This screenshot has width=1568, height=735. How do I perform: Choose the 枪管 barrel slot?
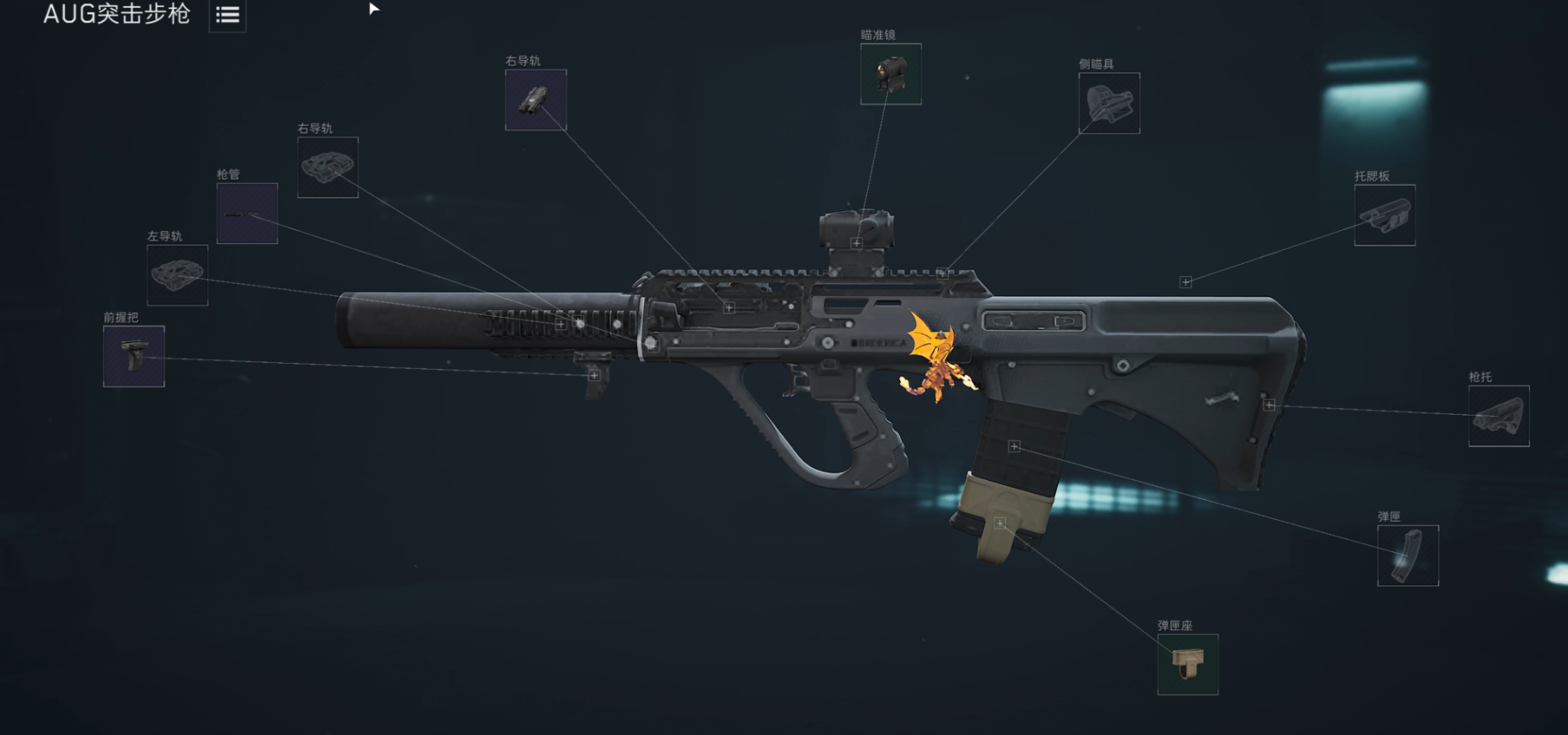pyautogui.click(x=247, y=213)
